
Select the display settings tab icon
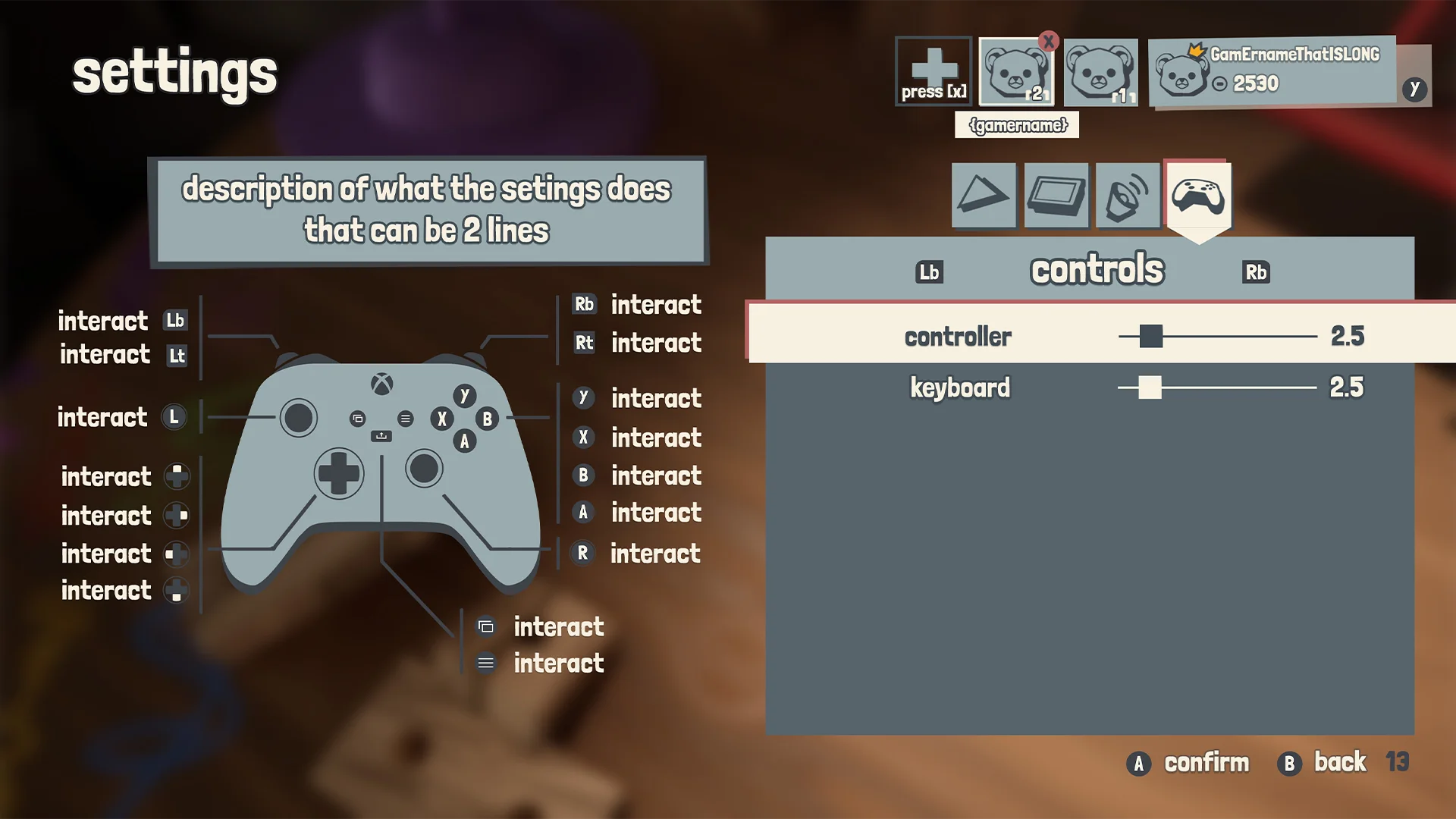point(1056,196)
